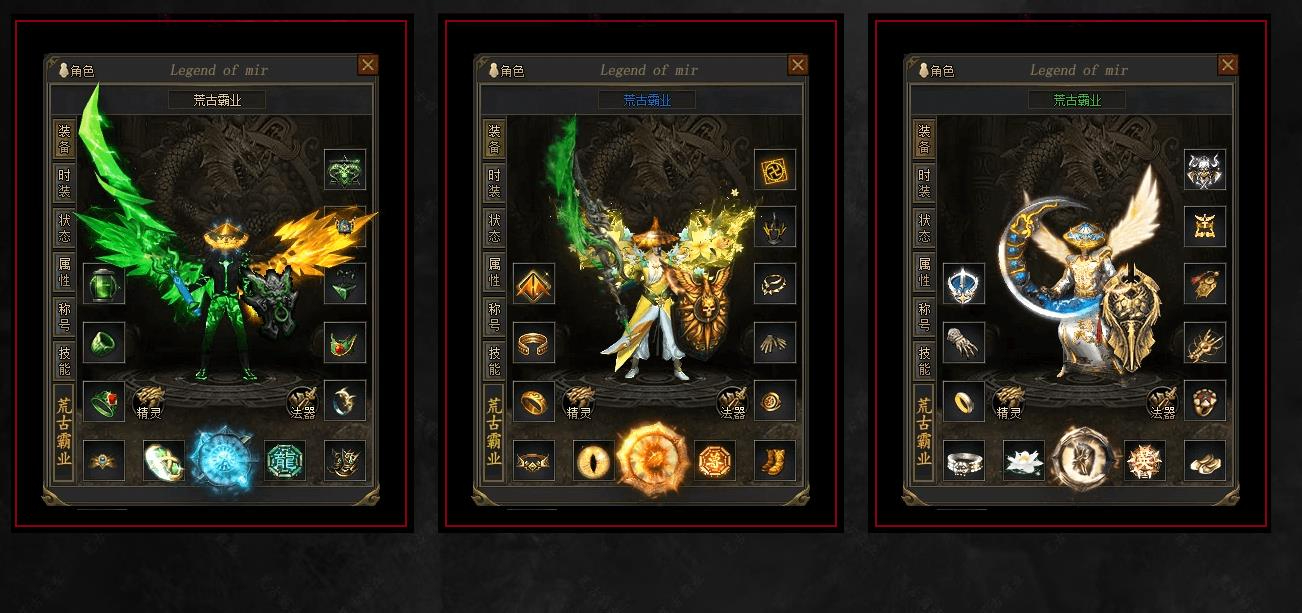Open 属性 tab in the golden-flower character panel
The height and width of the screenshot is (613, 1302).
[x=493, y=269]
